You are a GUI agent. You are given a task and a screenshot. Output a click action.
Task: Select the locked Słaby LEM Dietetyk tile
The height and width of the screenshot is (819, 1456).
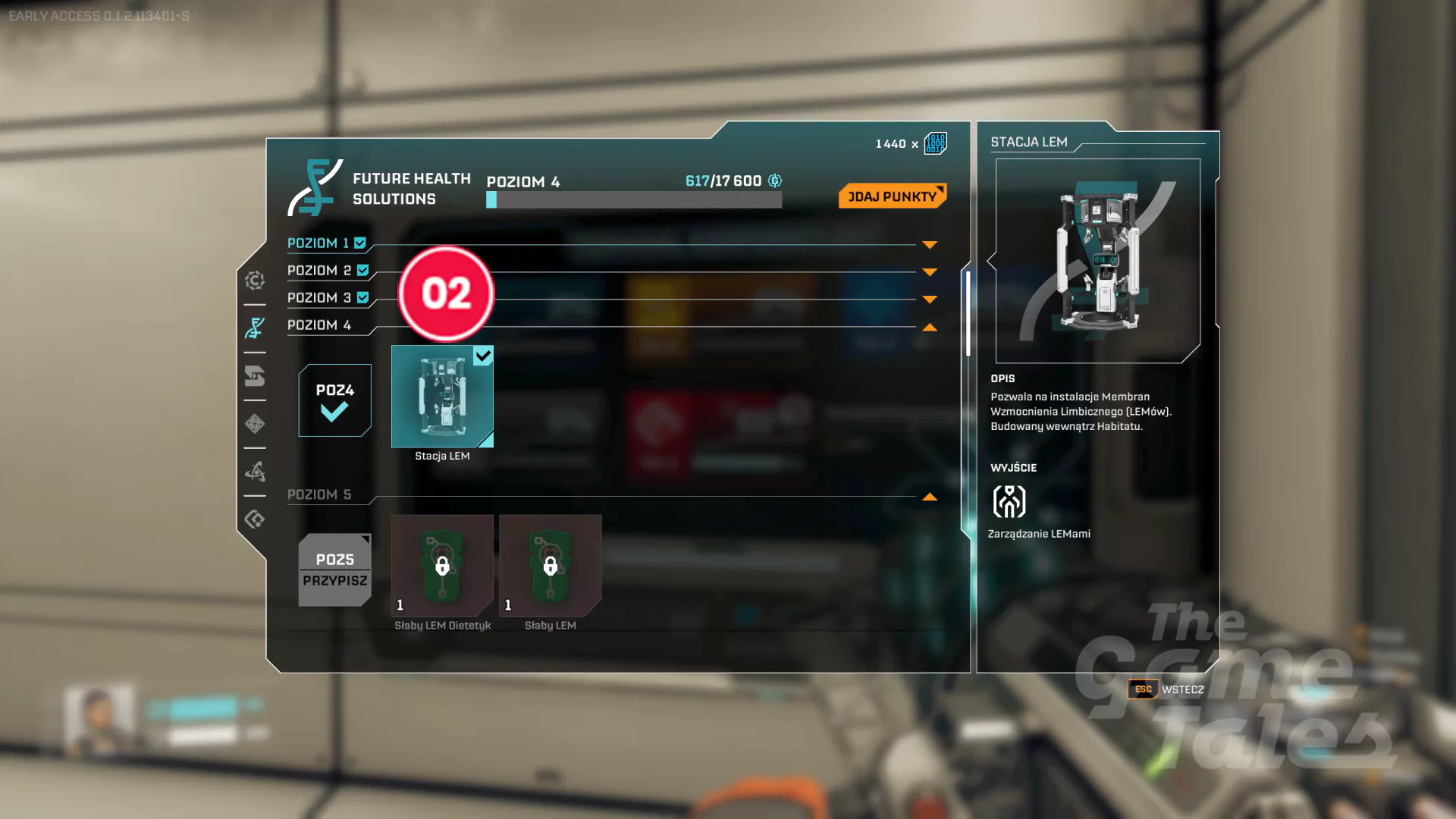click(442, 566)
